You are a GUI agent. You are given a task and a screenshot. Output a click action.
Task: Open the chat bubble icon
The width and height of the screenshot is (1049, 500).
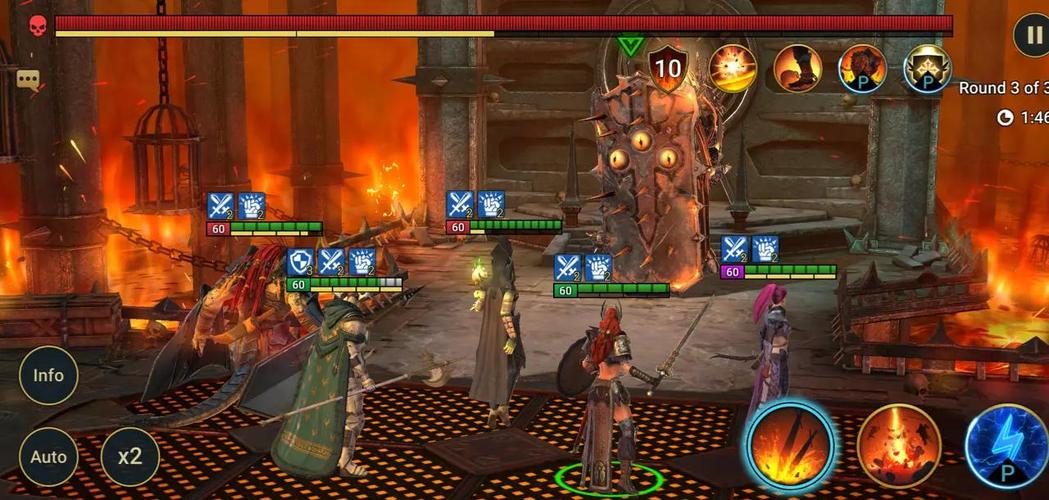(28, 79)
